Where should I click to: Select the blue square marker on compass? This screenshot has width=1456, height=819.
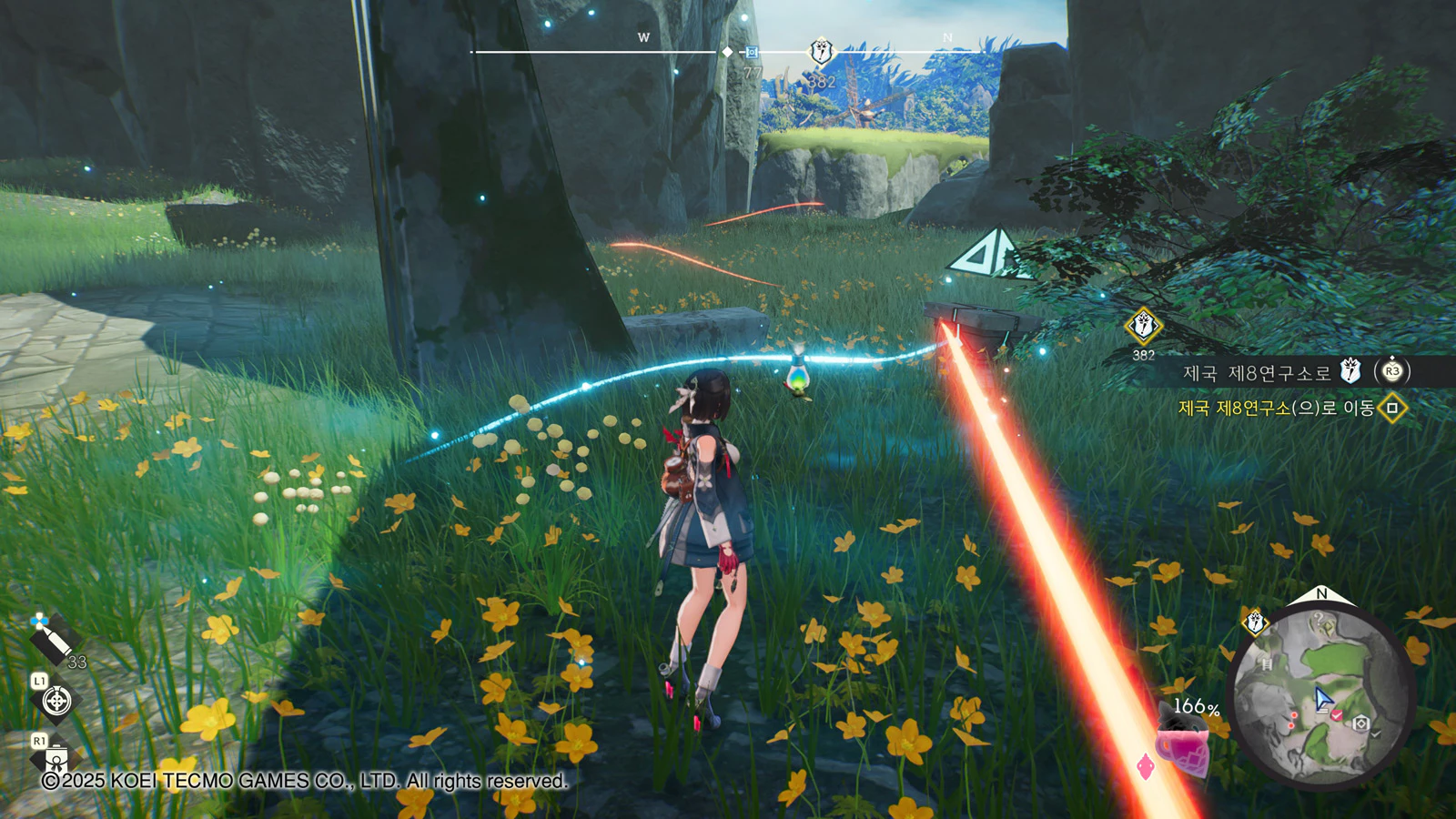pyautogui.click(x=752, y=53)
